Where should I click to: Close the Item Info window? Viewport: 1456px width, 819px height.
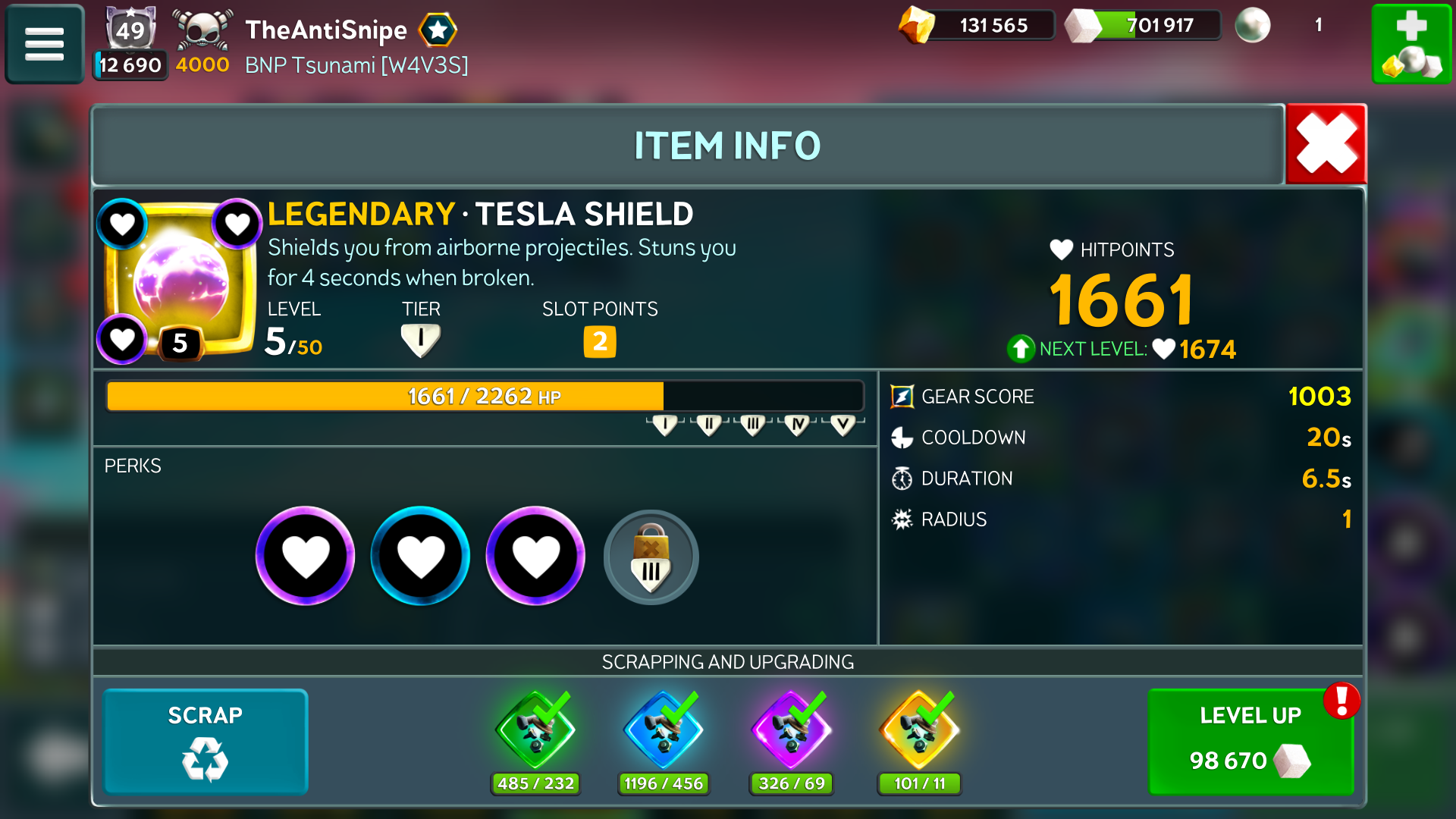(x=1326, y=144)
